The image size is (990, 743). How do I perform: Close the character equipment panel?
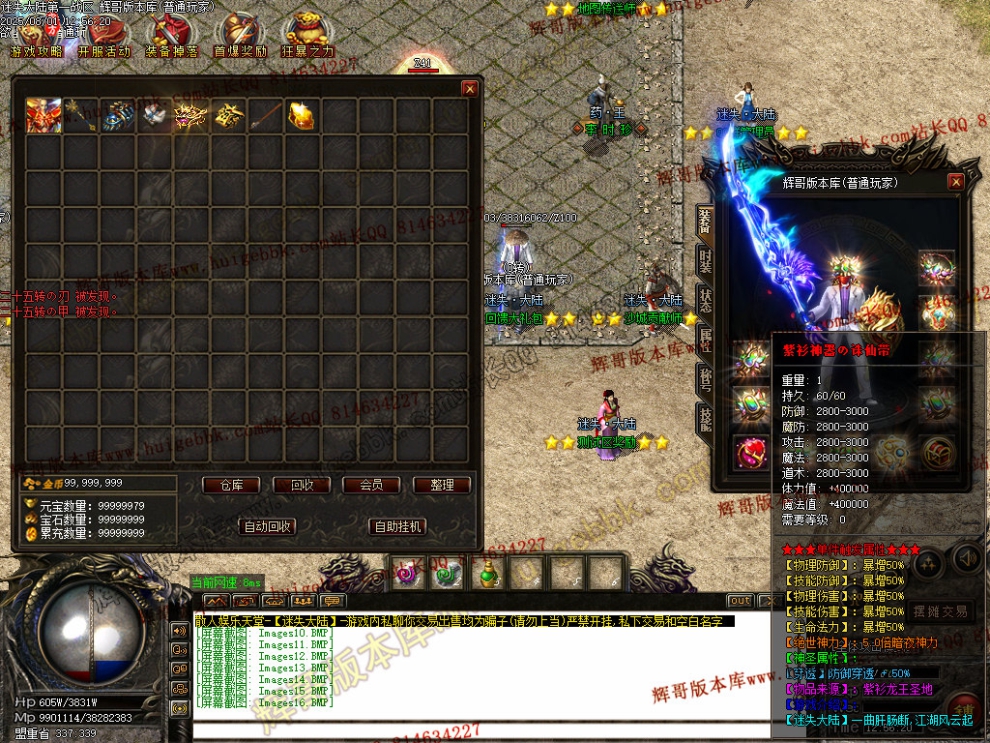click(x=956, y=182)
